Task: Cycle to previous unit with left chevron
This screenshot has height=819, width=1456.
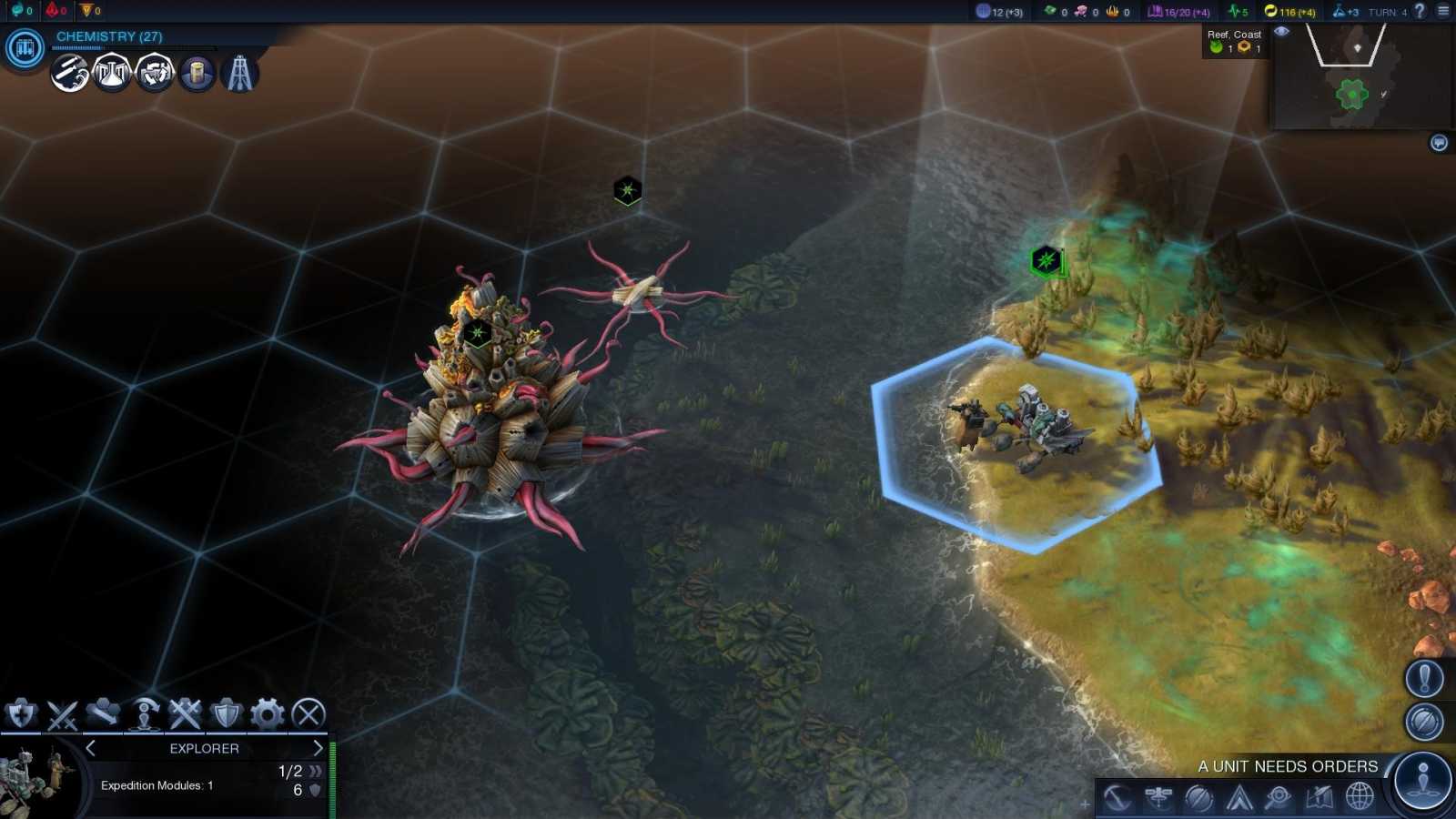Action: (x=90, y=748)
